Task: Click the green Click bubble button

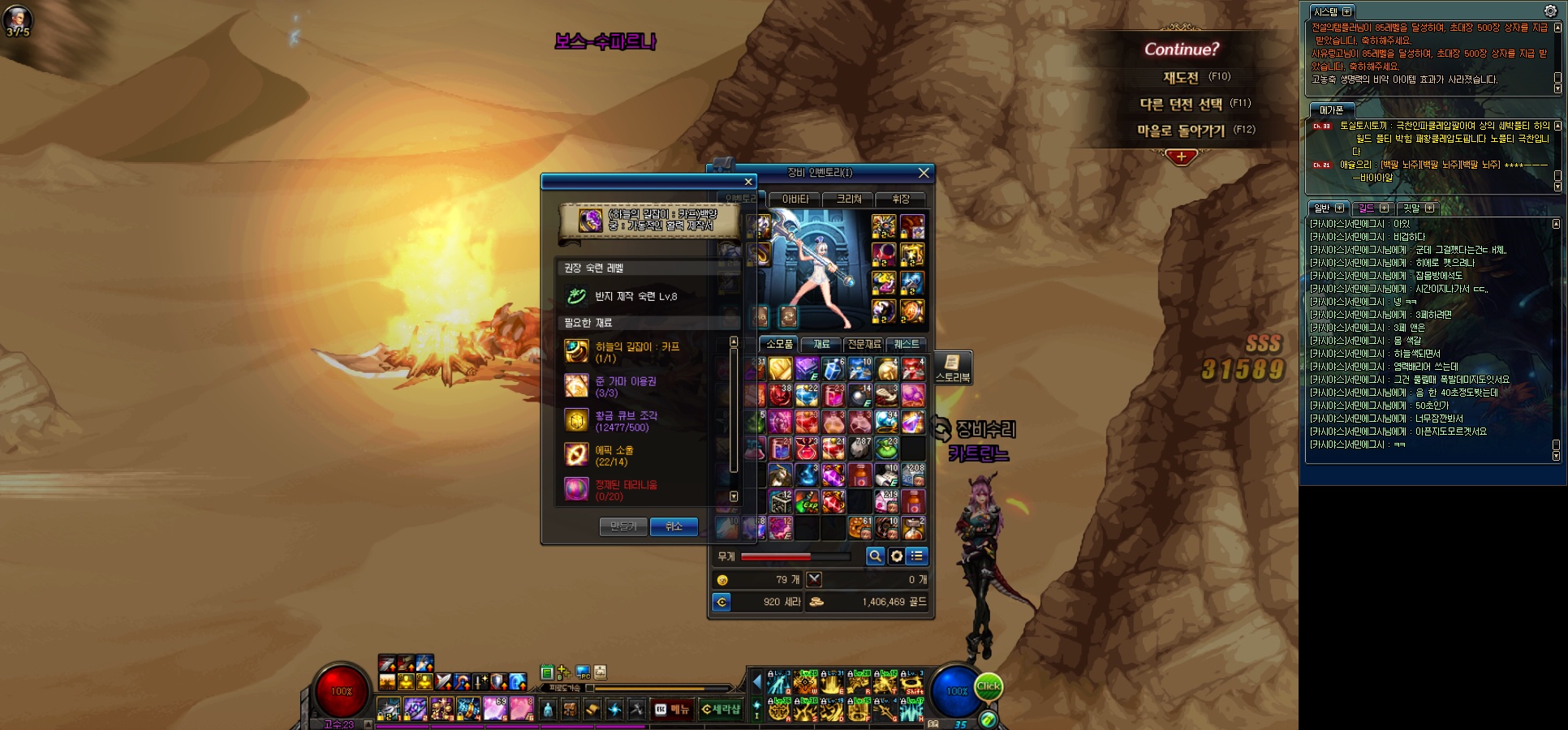Action: coord(988,686)
